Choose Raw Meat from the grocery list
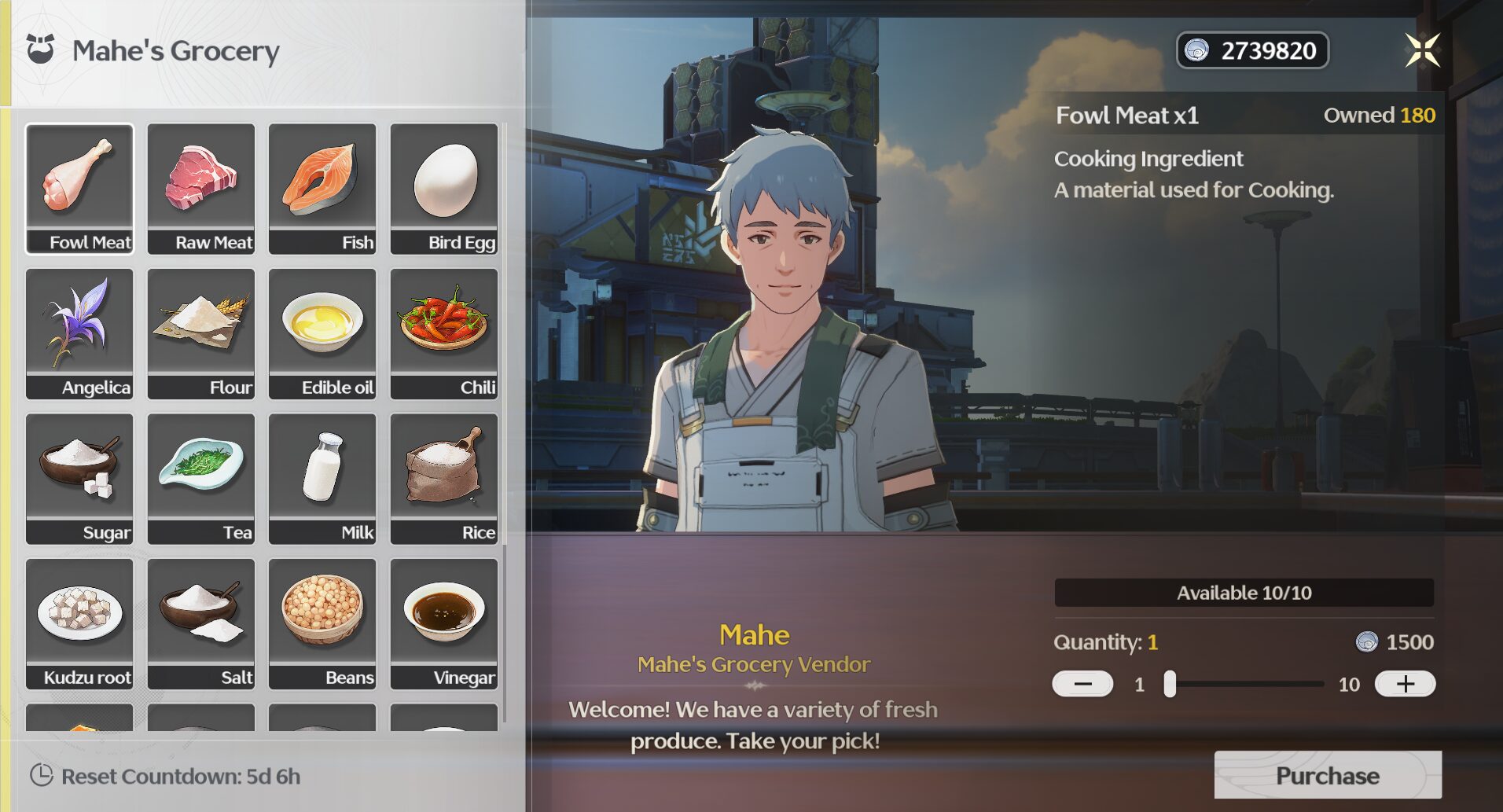 pos(201,188)
